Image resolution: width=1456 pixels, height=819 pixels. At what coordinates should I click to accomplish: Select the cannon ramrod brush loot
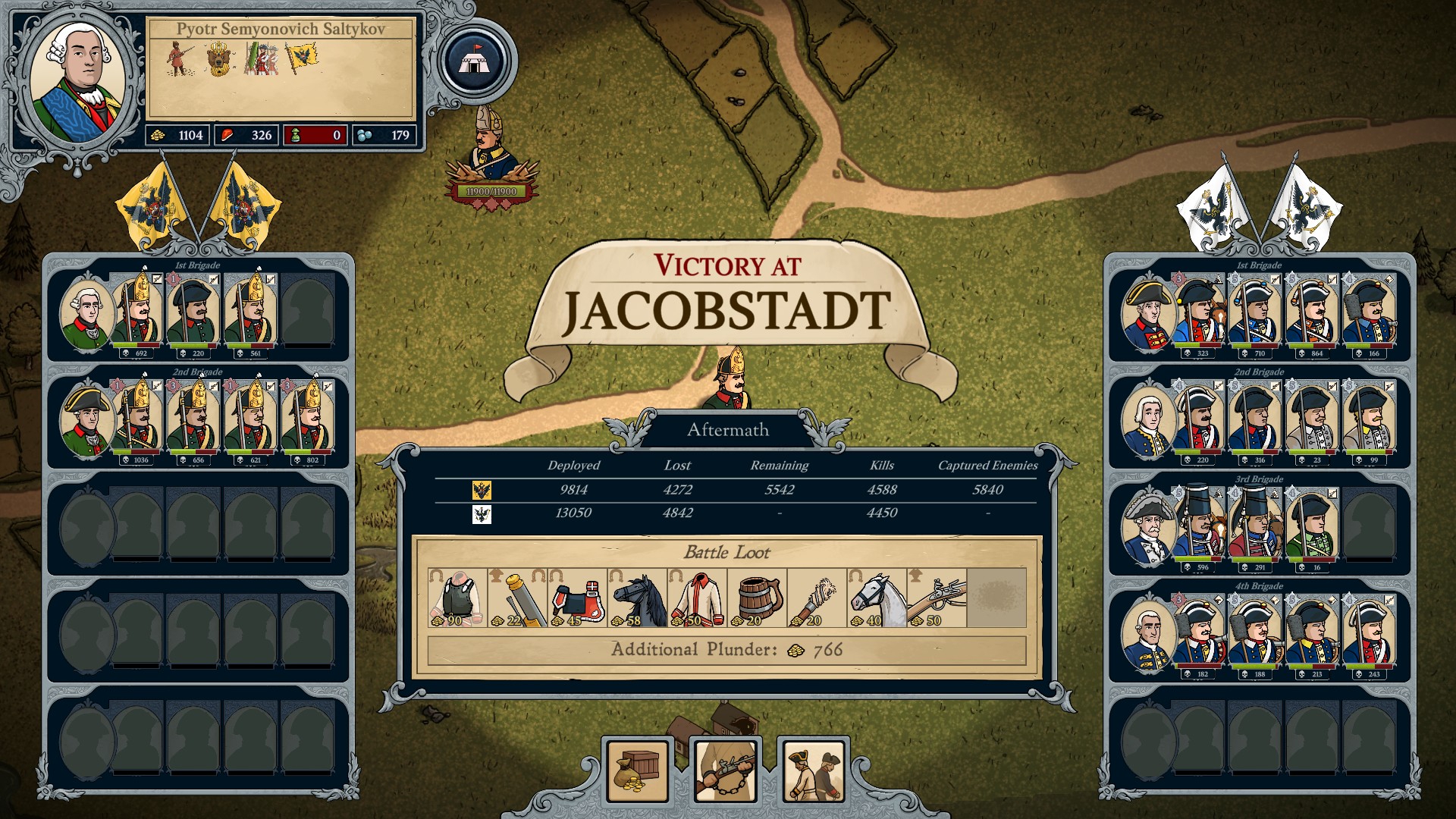(817, 598)
